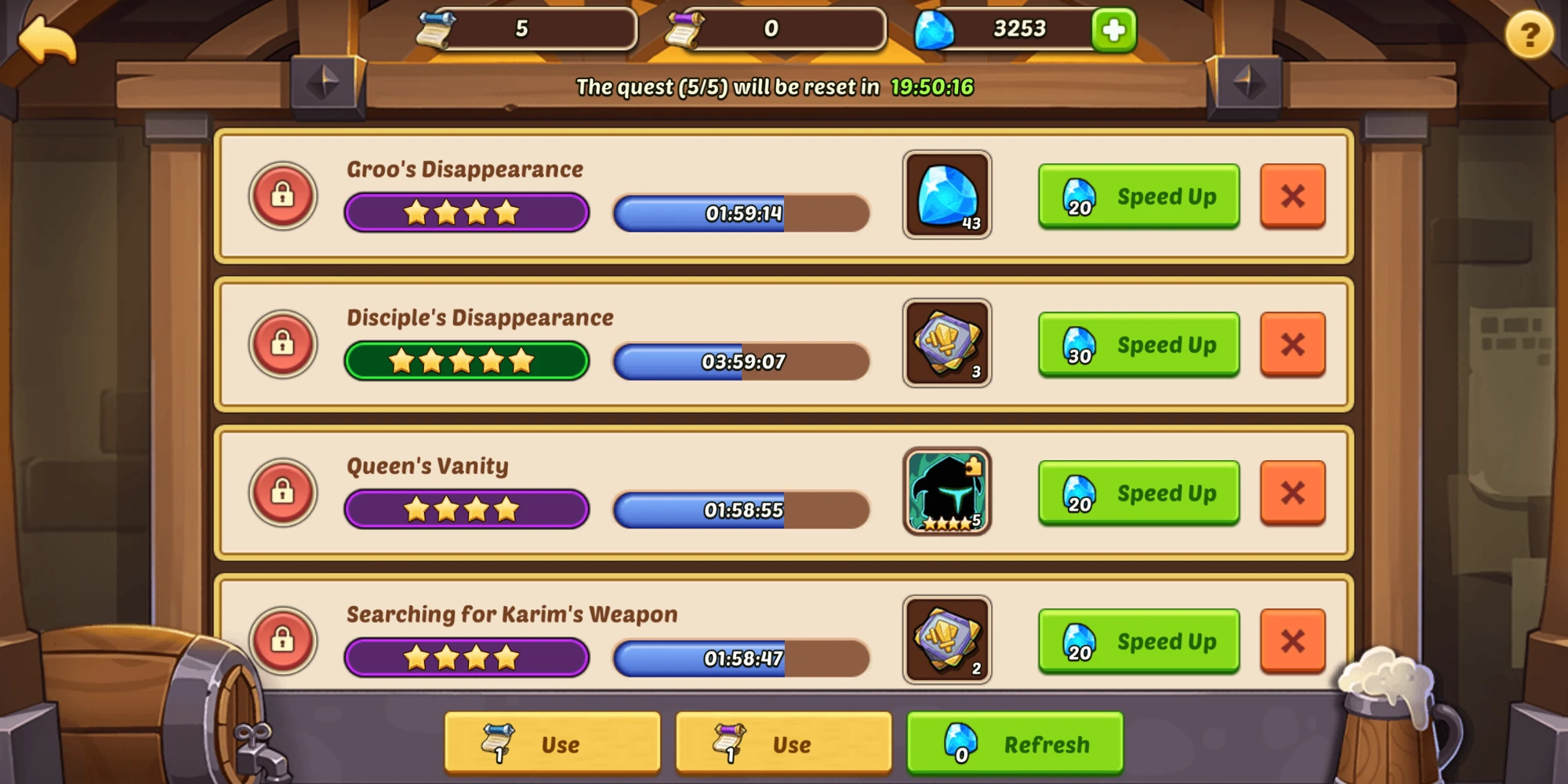Click the five-star rating bar on Disciple's Disappearance
The image size is (1568, 784).
click(x=467, y=359)
